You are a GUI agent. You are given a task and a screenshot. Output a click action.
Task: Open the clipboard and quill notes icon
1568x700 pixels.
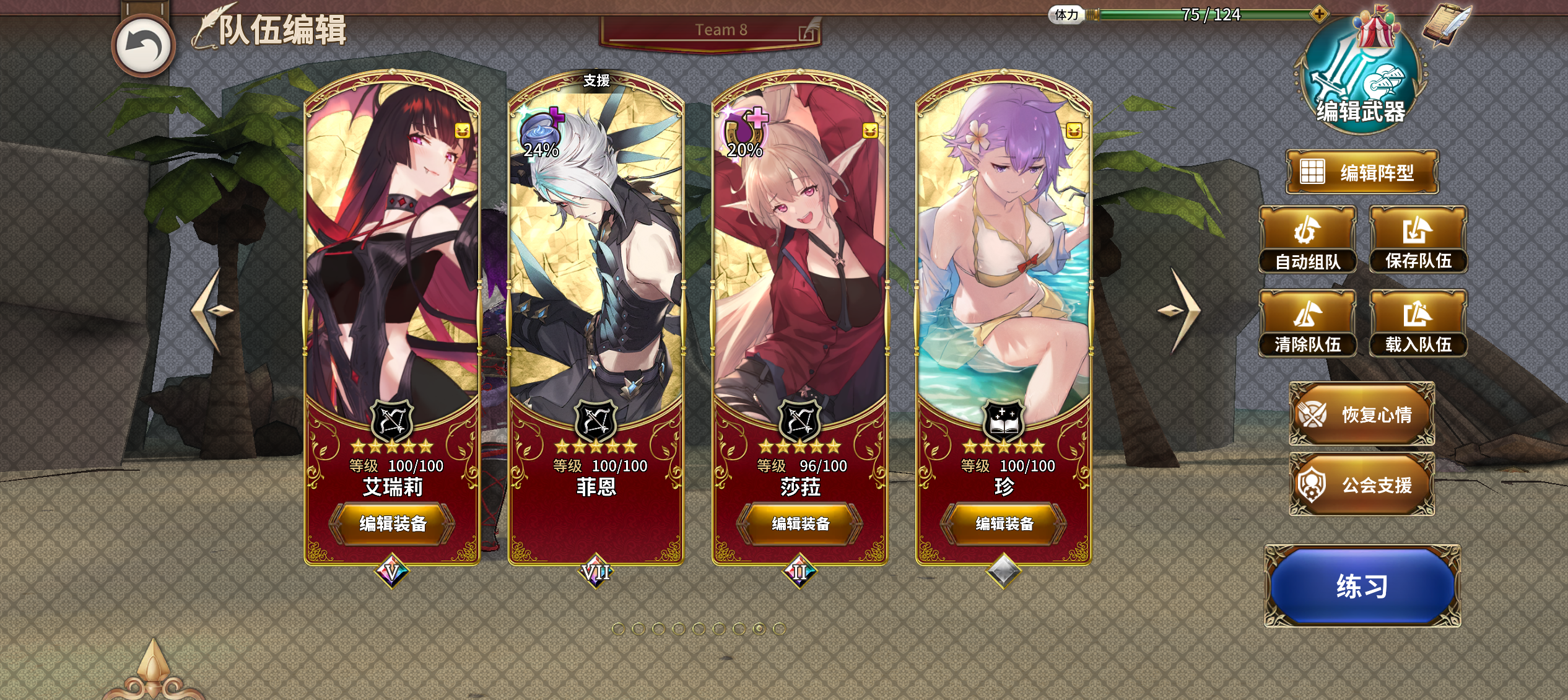pyautogui.click(x=1447, y=26)
